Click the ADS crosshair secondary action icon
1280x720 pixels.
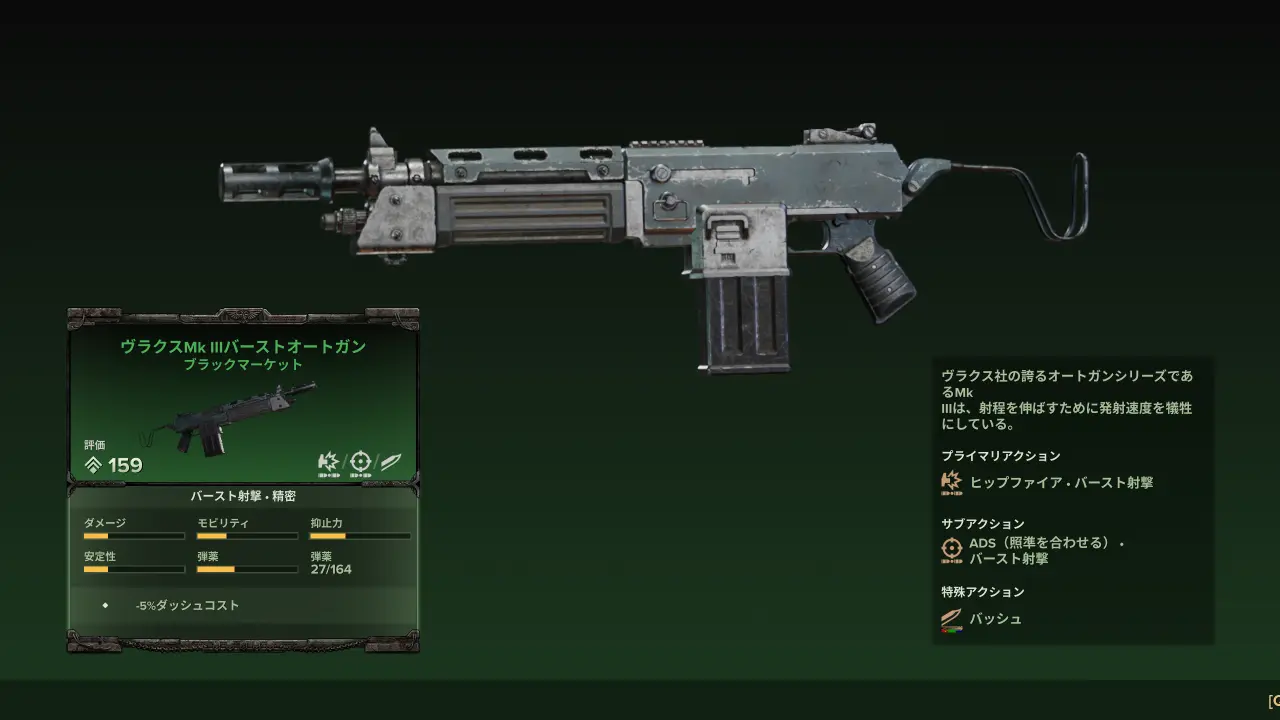click(x=952, y=549)
